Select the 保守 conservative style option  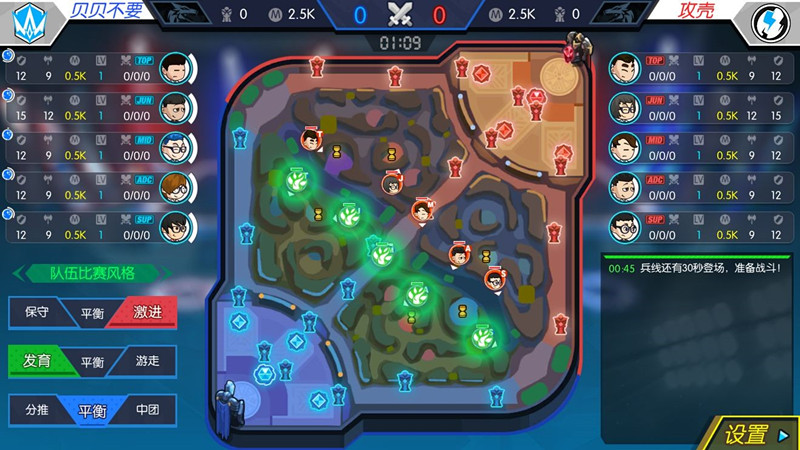coord(36,312)
